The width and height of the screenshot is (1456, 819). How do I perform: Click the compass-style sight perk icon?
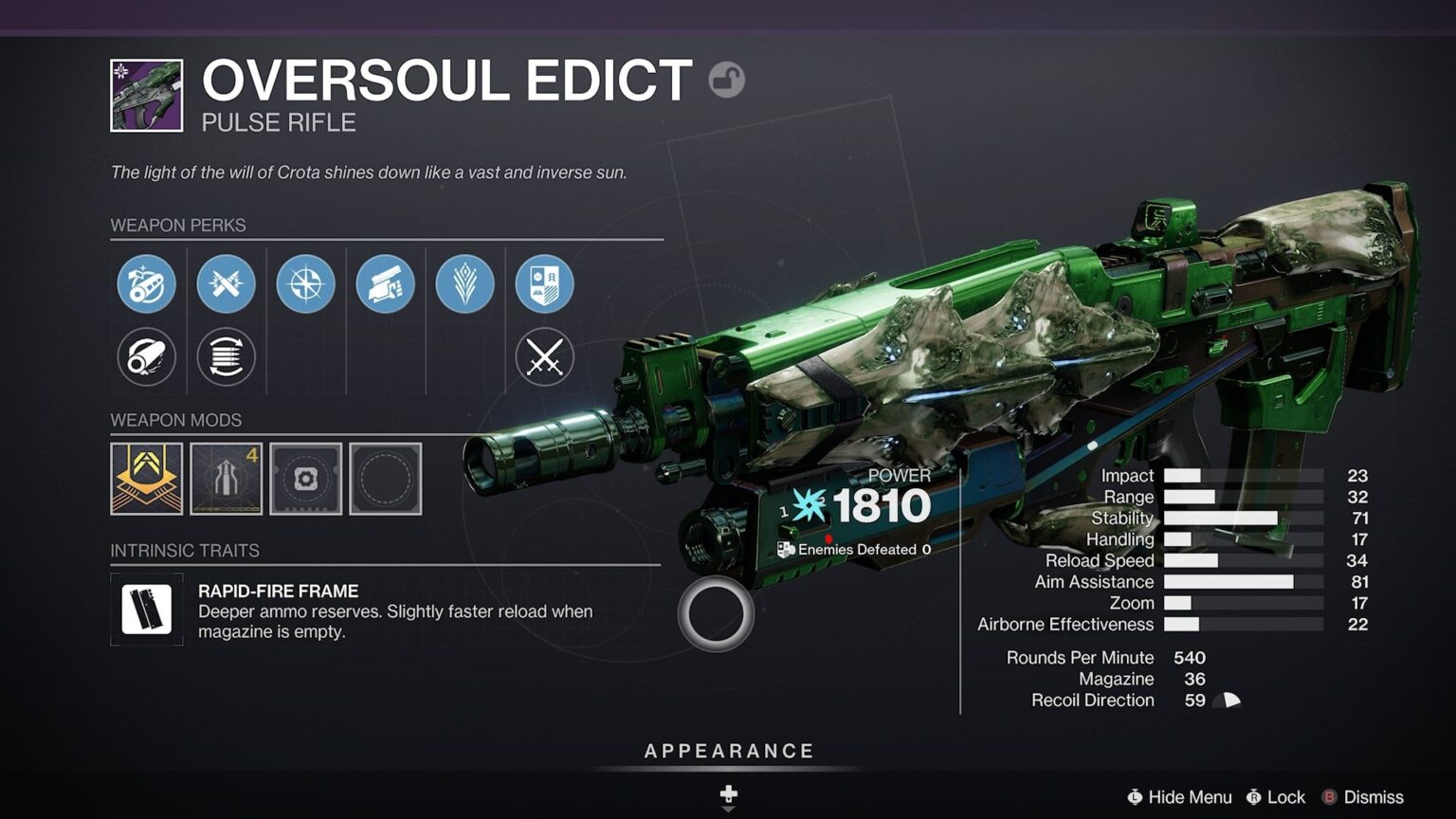306,283
